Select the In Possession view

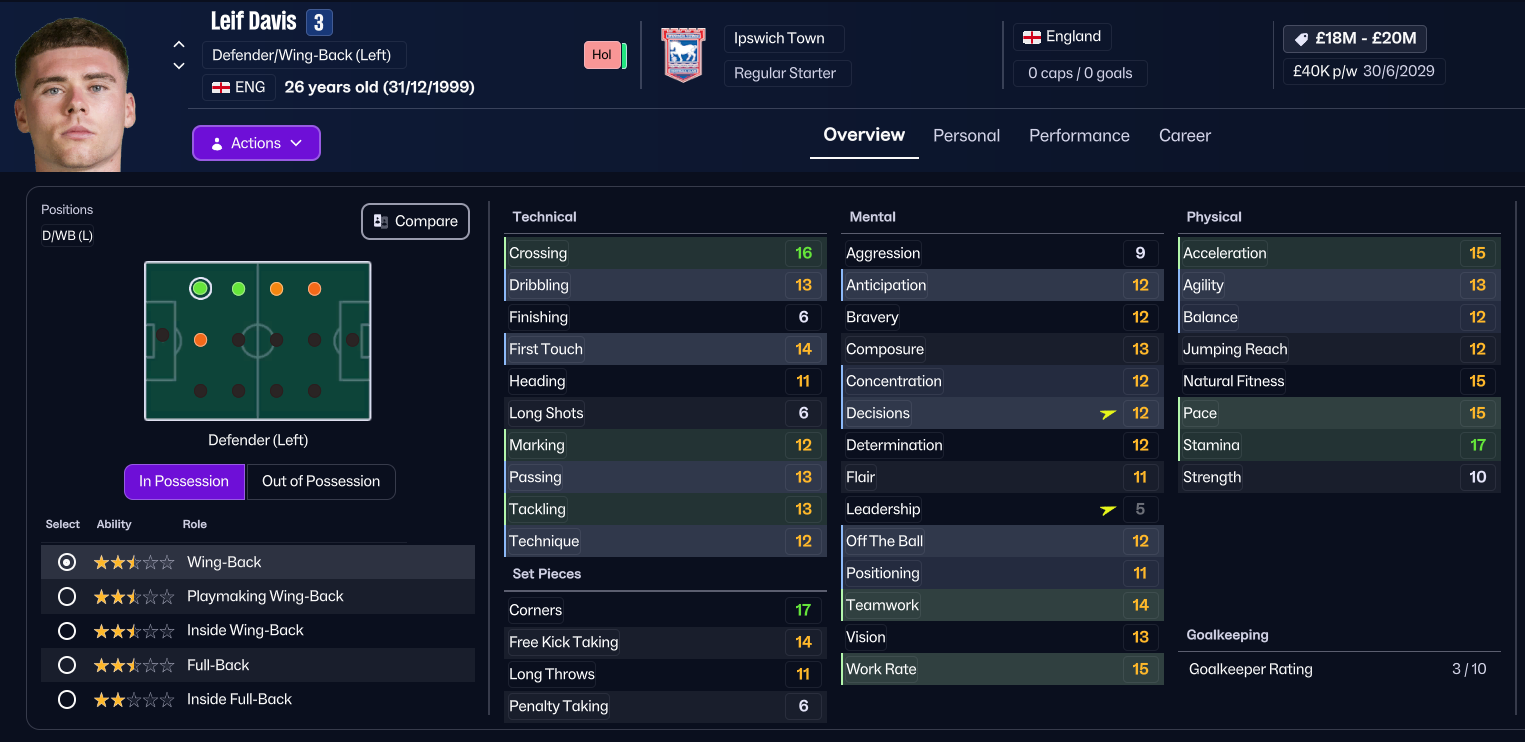[x=184, y=481]
